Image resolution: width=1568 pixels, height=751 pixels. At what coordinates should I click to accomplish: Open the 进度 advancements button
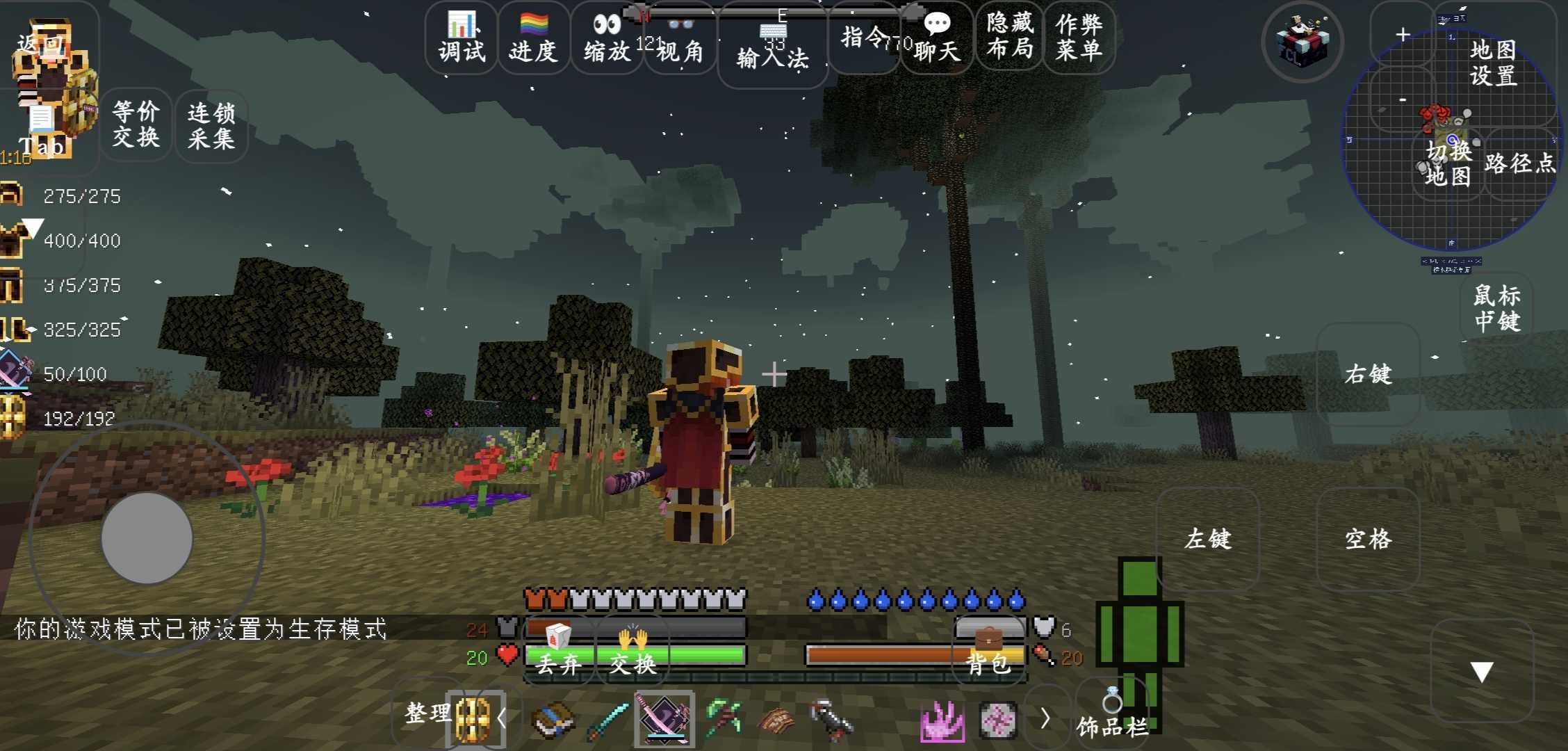coord(533,38)
